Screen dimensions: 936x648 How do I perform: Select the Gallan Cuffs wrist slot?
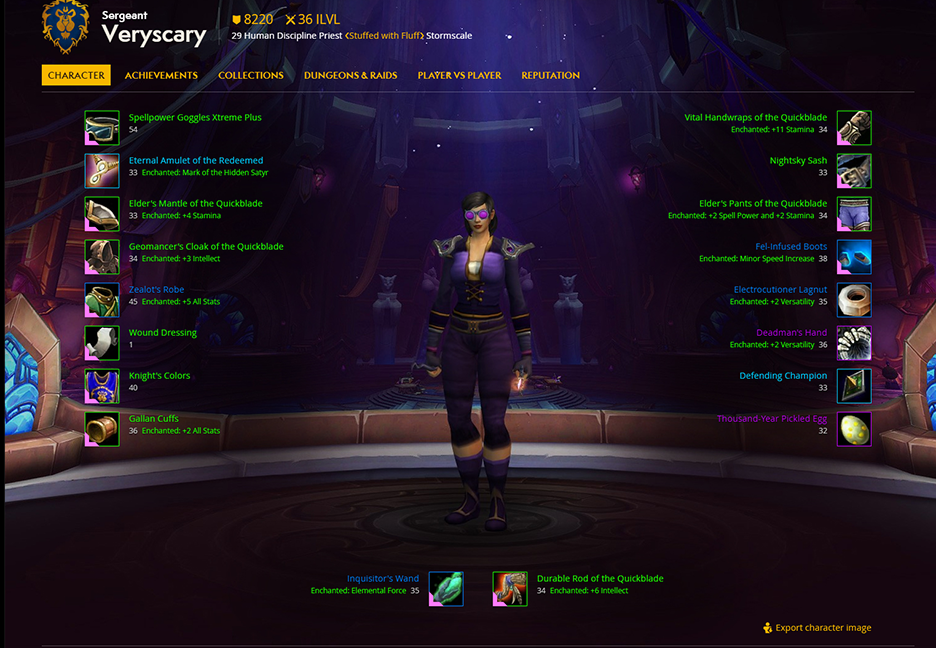(102, 429)
